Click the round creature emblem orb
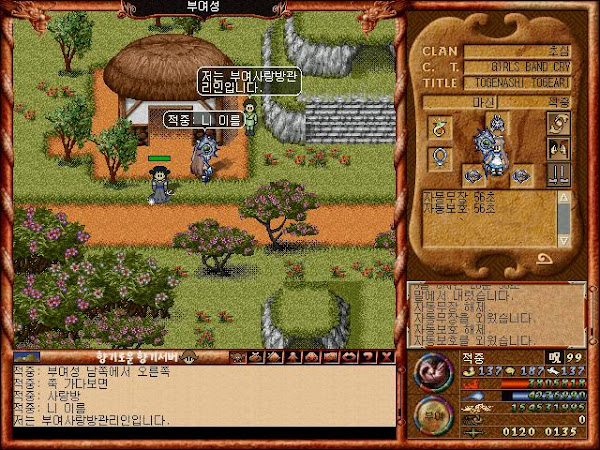The image size is (600, 450). pos(434,371)
